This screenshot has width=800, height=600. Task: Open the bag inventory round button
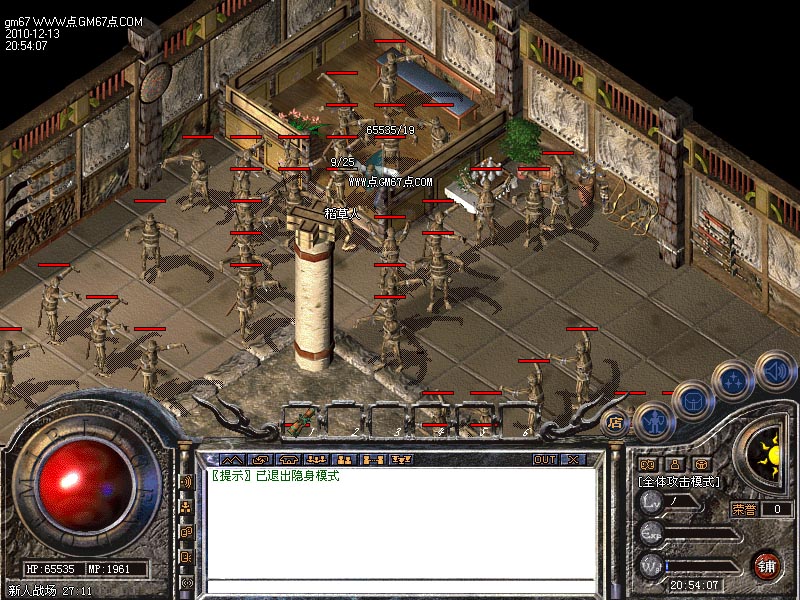point(692,400)
